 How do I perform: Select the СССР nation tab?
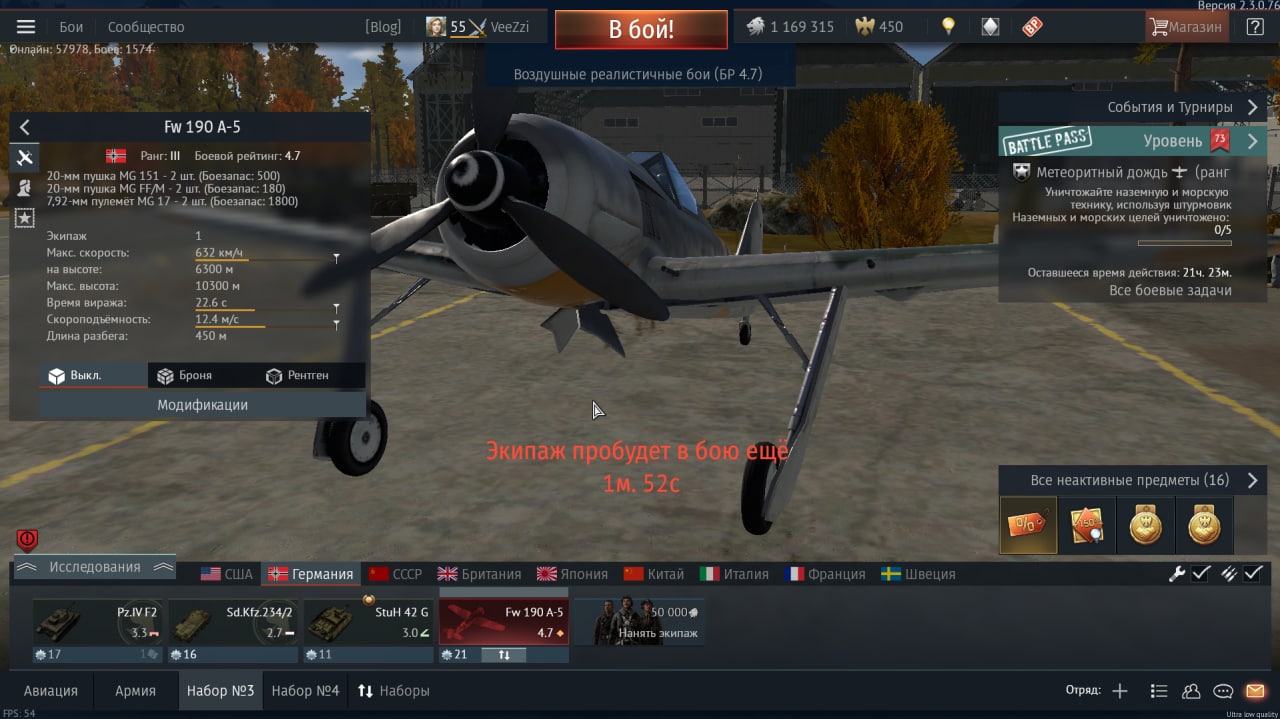(396, 574)
